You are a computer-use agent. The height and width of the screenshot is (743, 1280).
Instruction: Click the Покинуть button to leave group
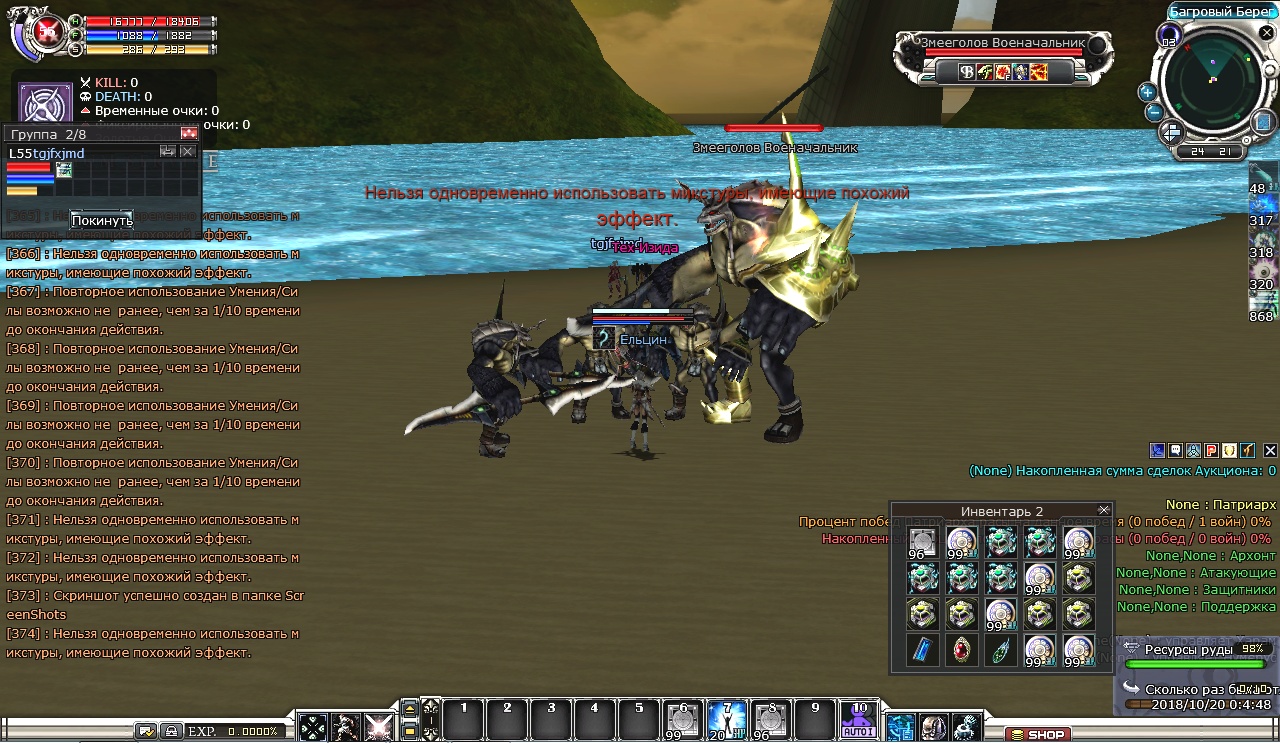pos(101,220)
